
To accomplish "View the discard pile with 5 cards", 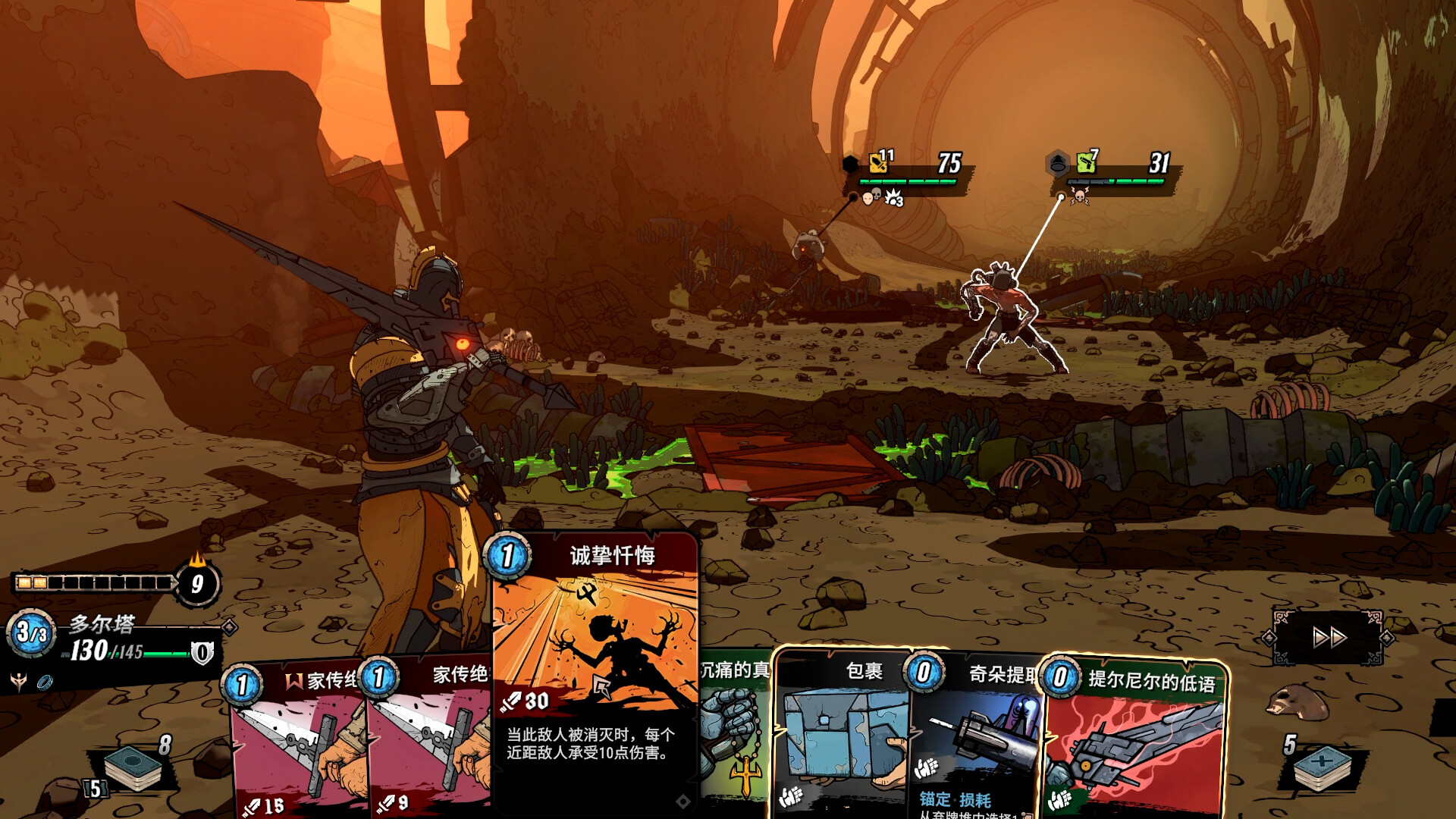I will (x=1323, y=767).
